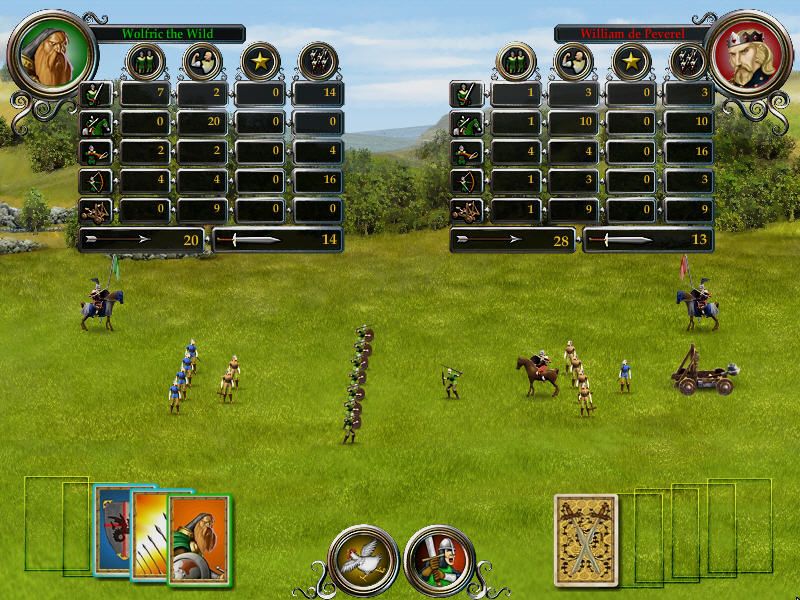Select the blue card with red horseman shield
Screen dimensions: 800x600
click(x=111, y=529)
